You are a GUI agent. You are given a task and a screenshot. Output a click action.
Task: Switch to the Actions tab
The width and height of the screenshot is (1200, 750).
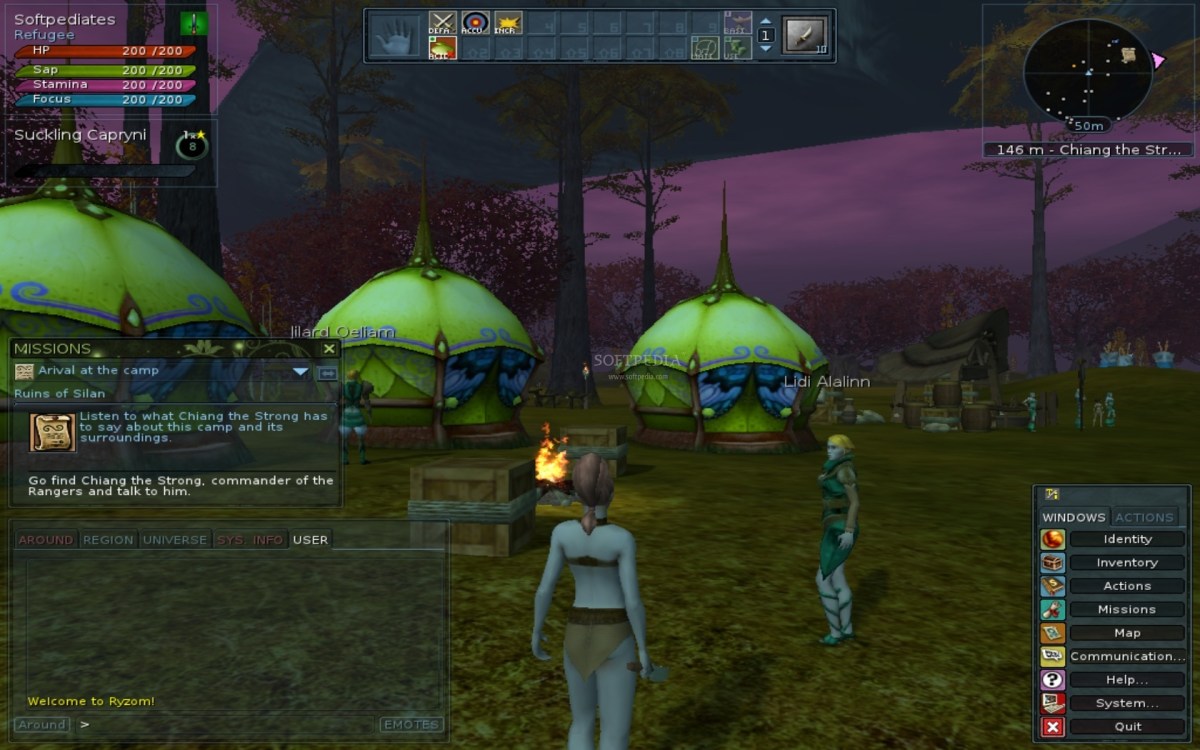coord(1144,517)
